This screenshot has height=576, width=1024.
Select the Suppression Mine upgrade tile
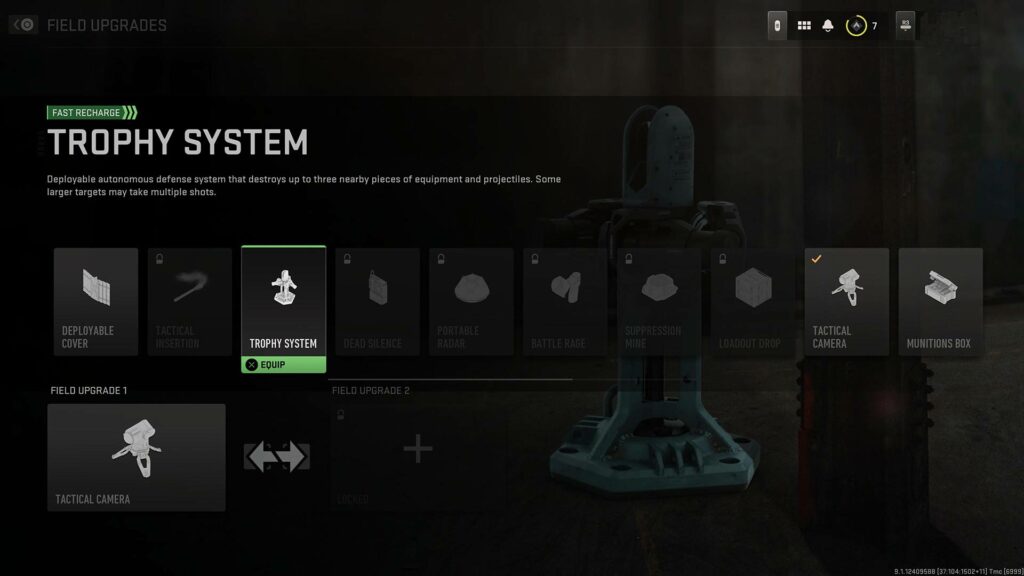(x=659, y=301)
